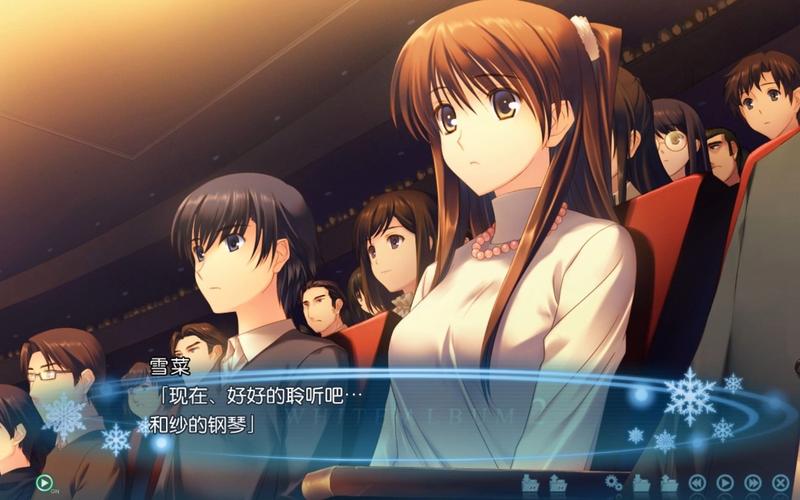Toggle the green play icon marked ON
Screen dimensions: 800x500
coord(43,483)
